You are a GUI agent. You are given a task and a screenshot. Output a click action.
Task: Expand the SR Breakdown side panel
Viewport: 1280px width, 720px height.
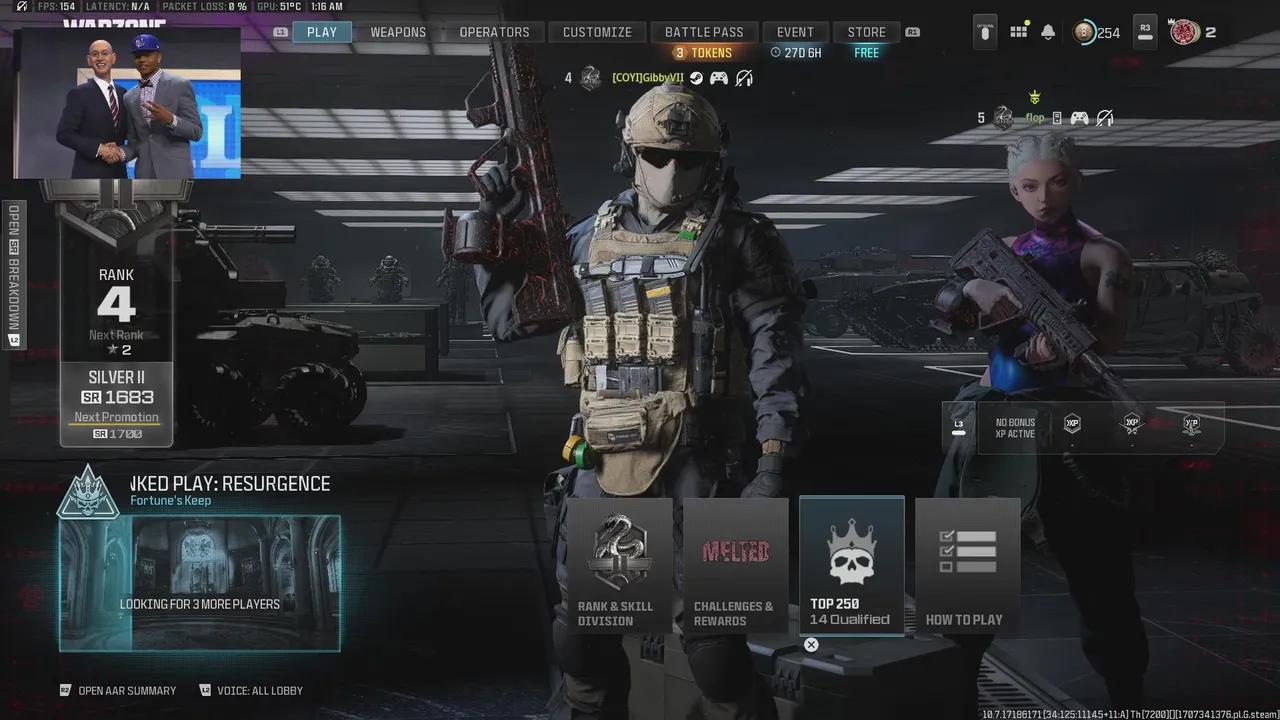(x=12, y=270)
